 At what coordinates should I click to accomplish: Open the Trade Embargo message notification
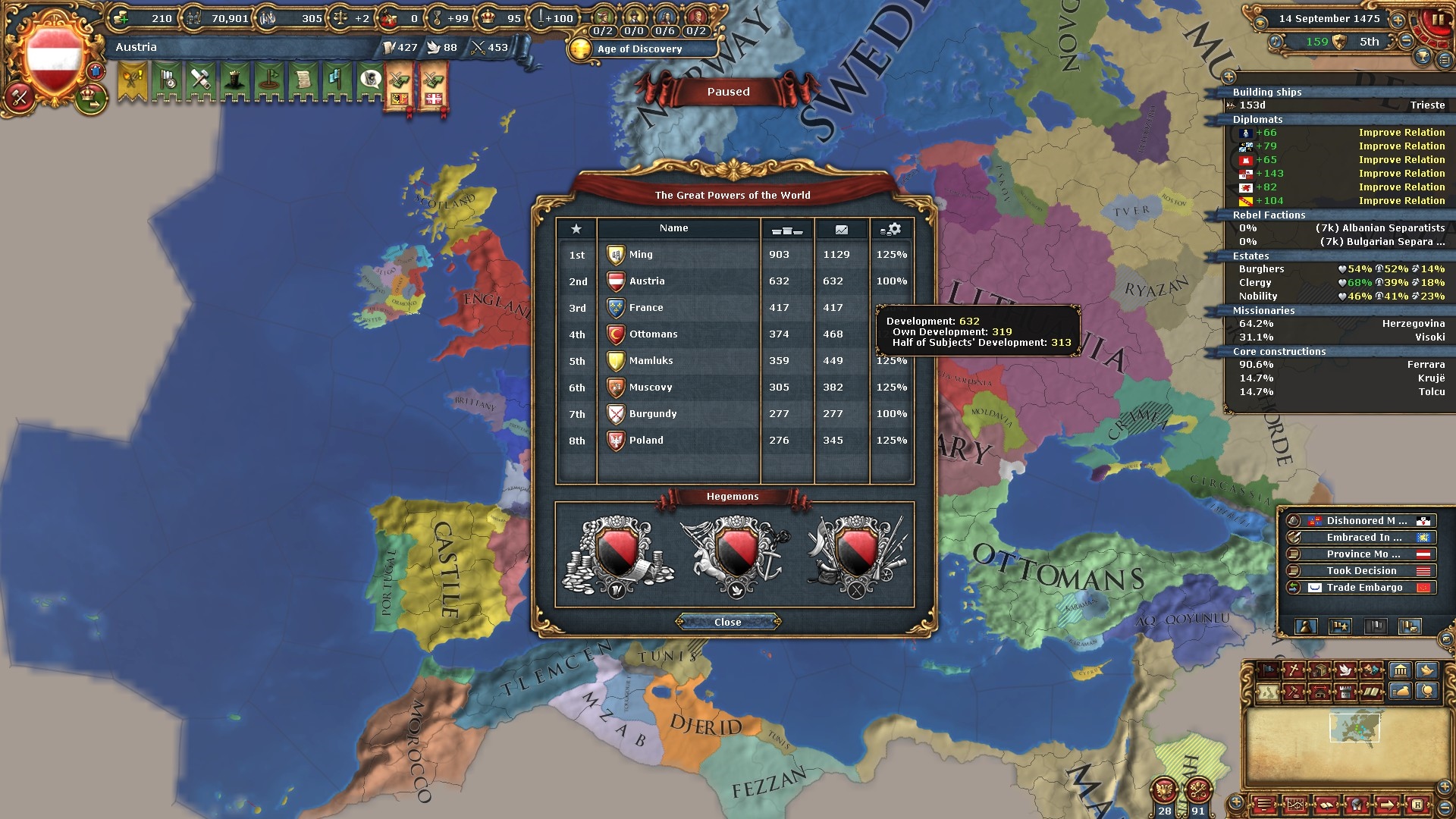(x=1363, y=588)
